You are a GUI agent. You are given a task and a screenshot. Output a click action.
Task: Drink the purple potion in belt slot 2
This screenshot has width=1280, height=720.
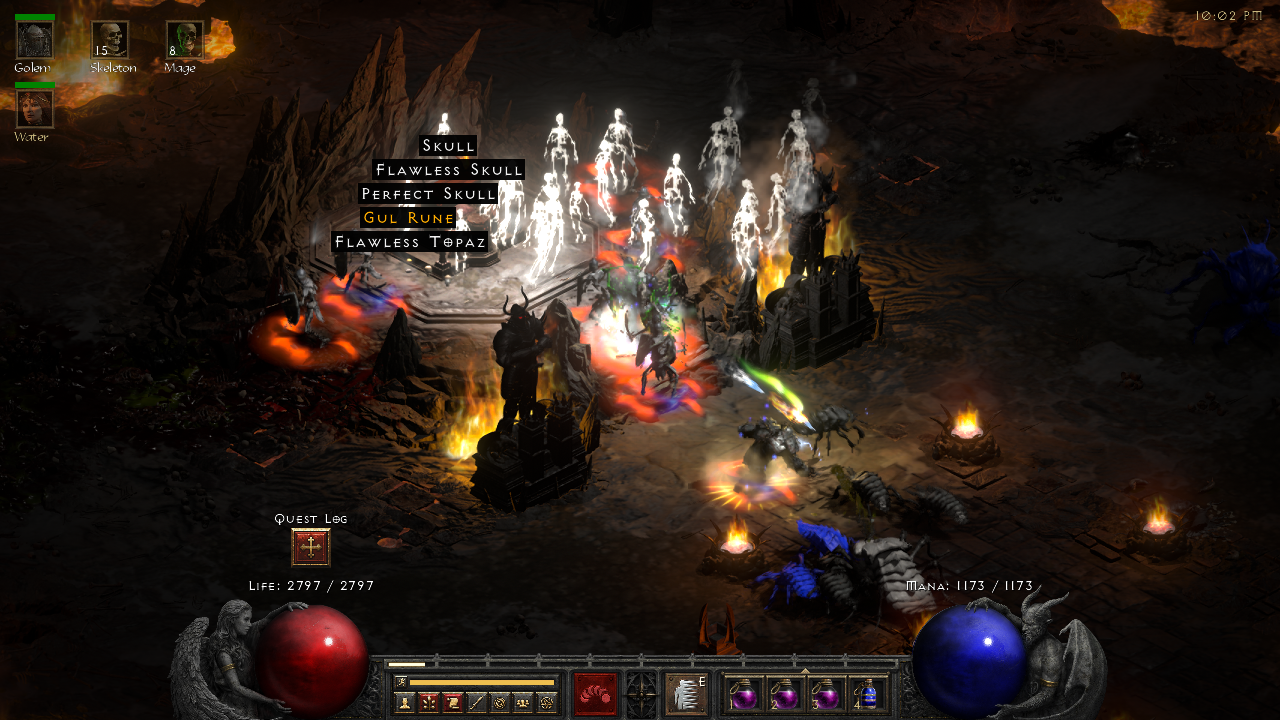[x=784, y=694]
